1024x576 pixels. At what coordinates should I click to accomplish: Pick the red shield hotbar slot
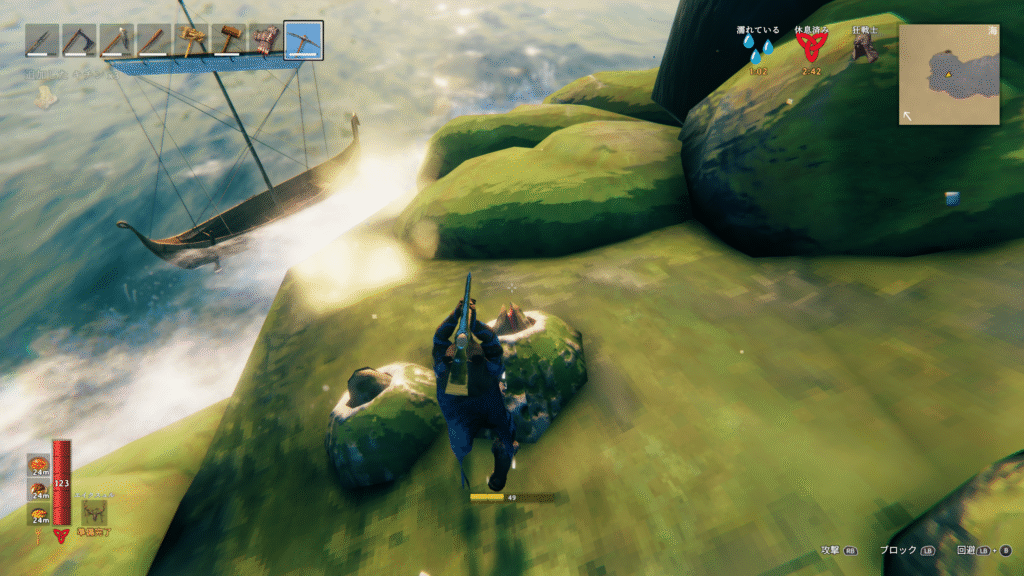[x=265, y=41]
